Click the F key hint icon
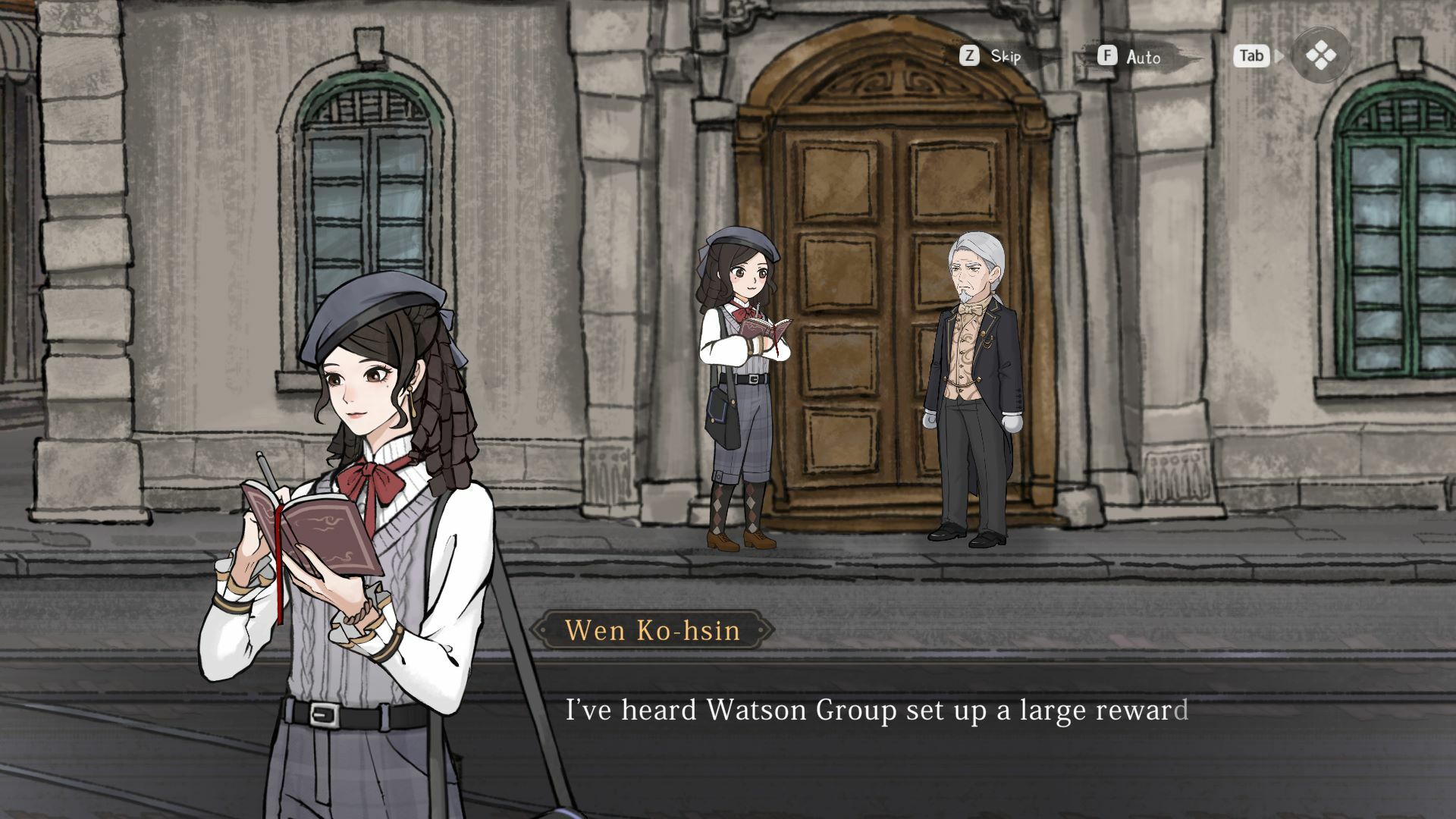1456x819 pixels. [x=1108, y=56]
